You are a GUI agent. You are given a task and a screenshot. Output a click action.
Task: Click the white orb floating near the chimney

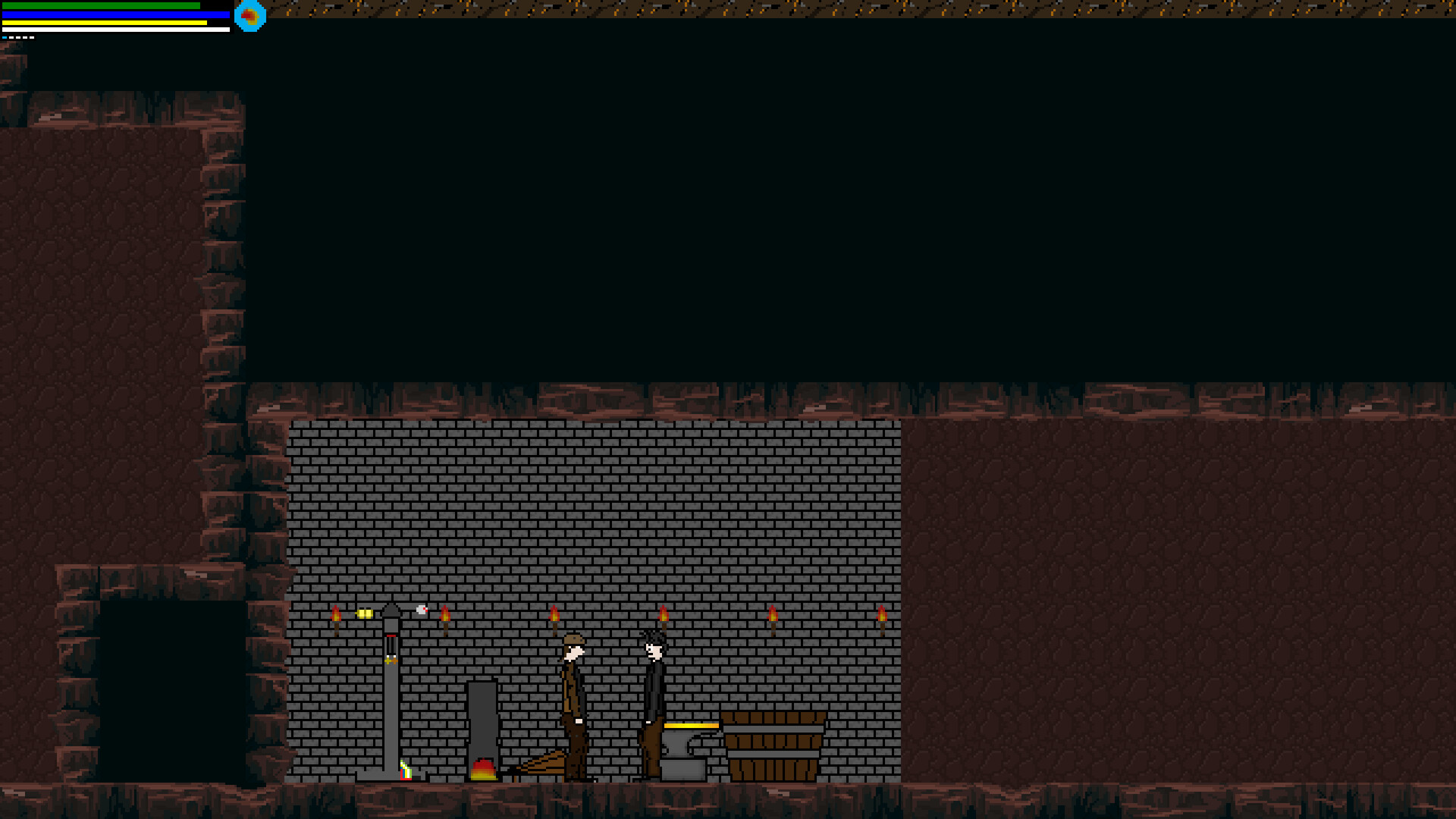coord(420,610)
